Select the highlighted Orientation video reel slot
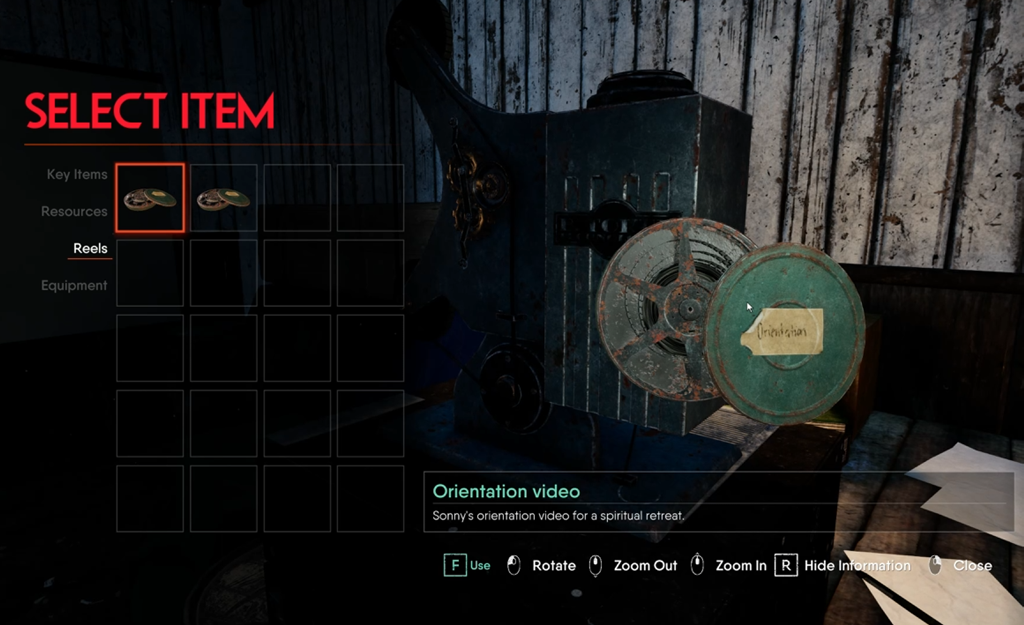Screen dimensions: 1024x625 [x=150, y=198]
